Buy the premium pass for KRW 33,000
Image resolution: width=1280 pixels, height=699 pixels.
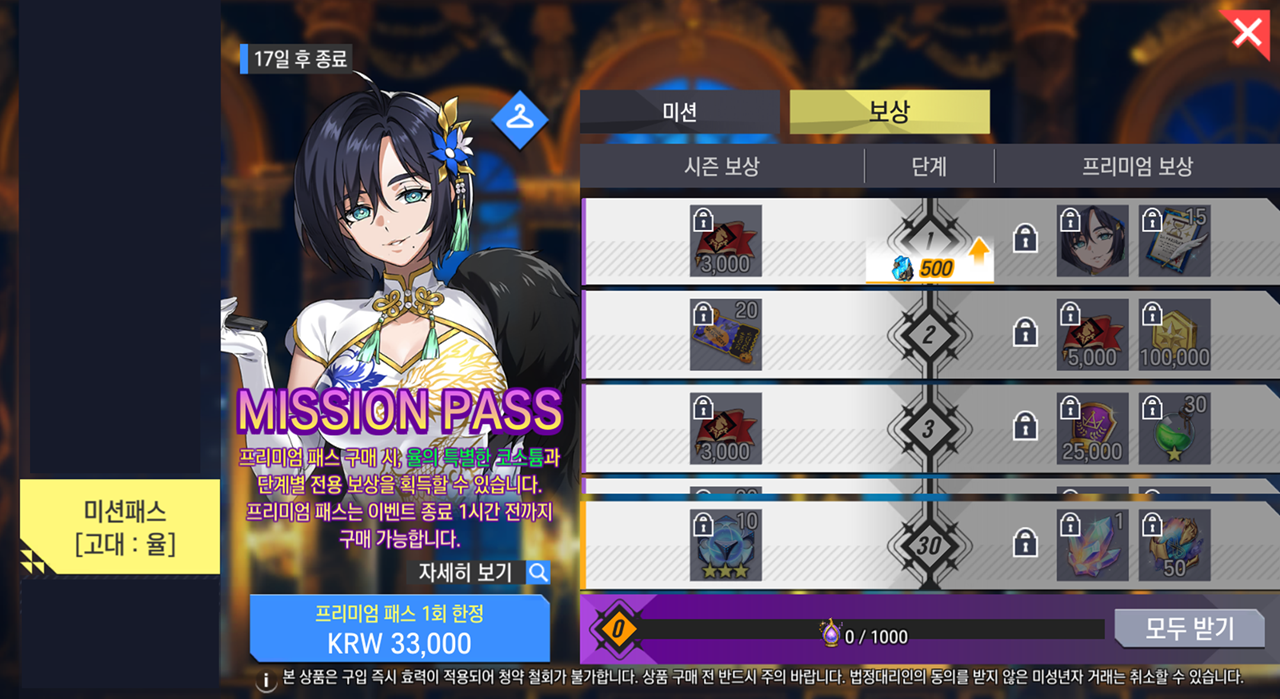(x=399, y=628)
